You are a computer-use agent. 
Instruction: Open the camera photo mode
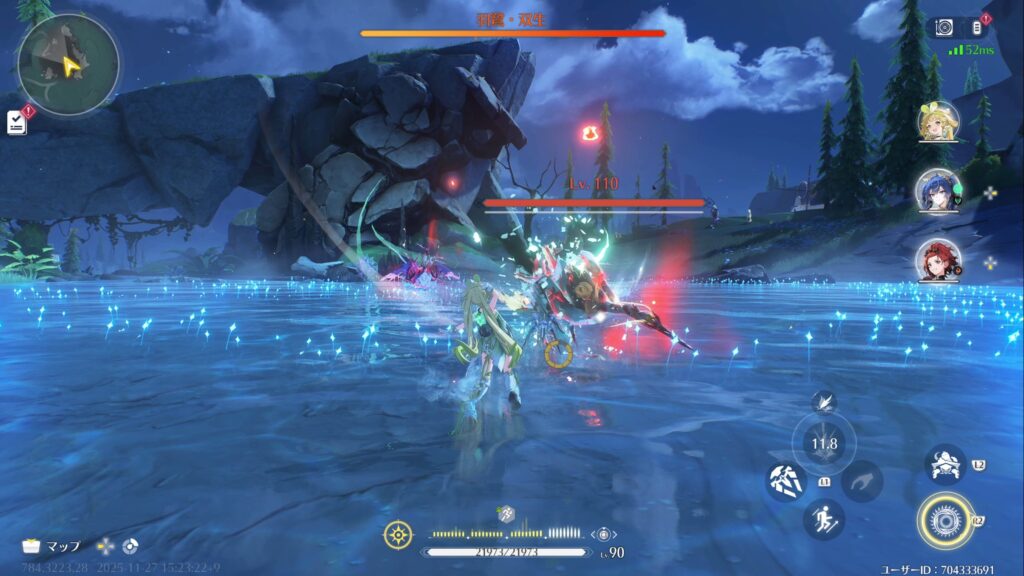click(x=943, y=28)
